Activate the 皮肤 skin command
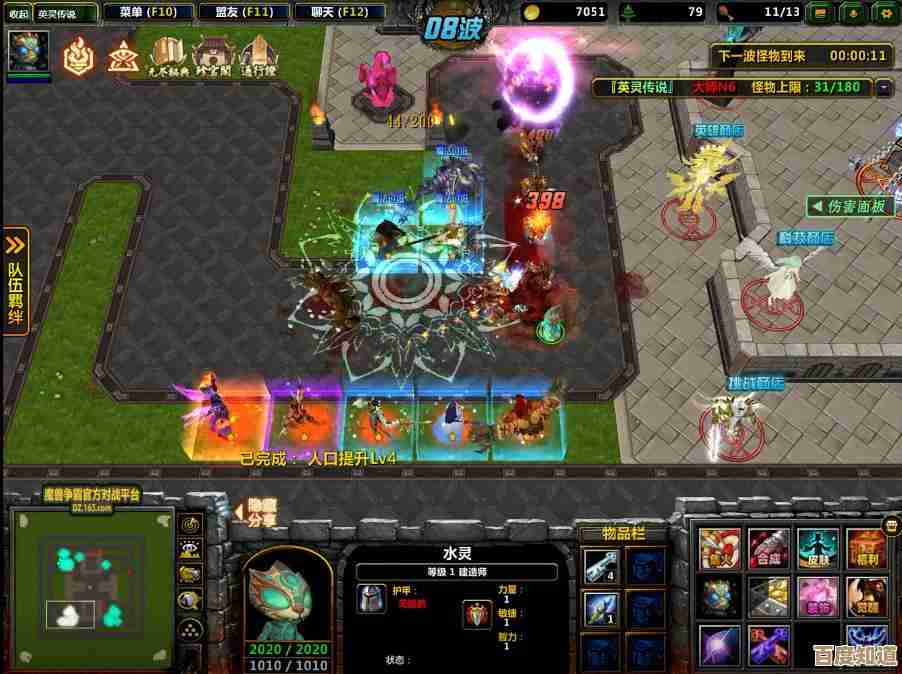The image size is (902, 674). tap(817, 548)
